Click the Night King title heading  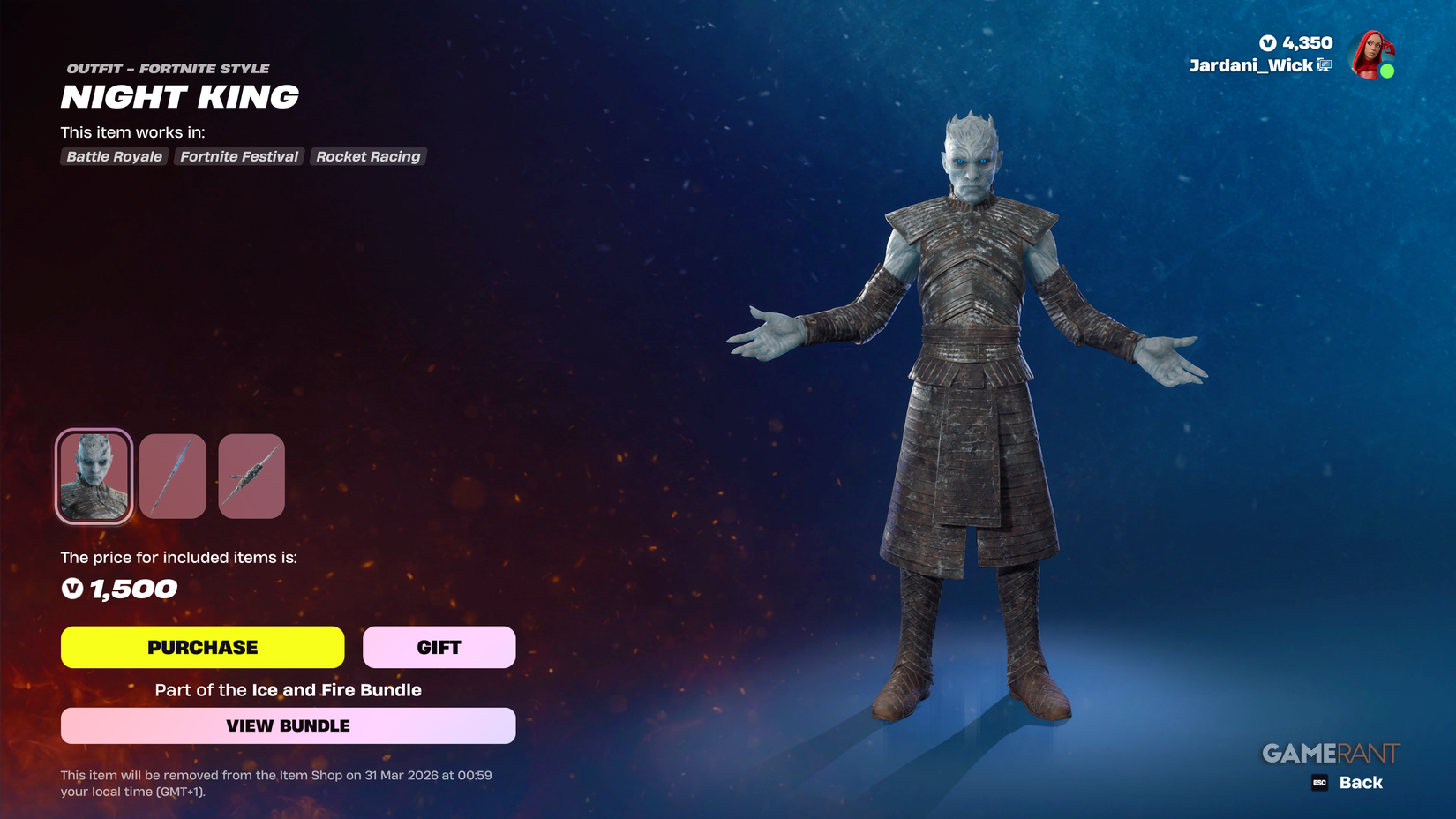[x=179, y=97]
